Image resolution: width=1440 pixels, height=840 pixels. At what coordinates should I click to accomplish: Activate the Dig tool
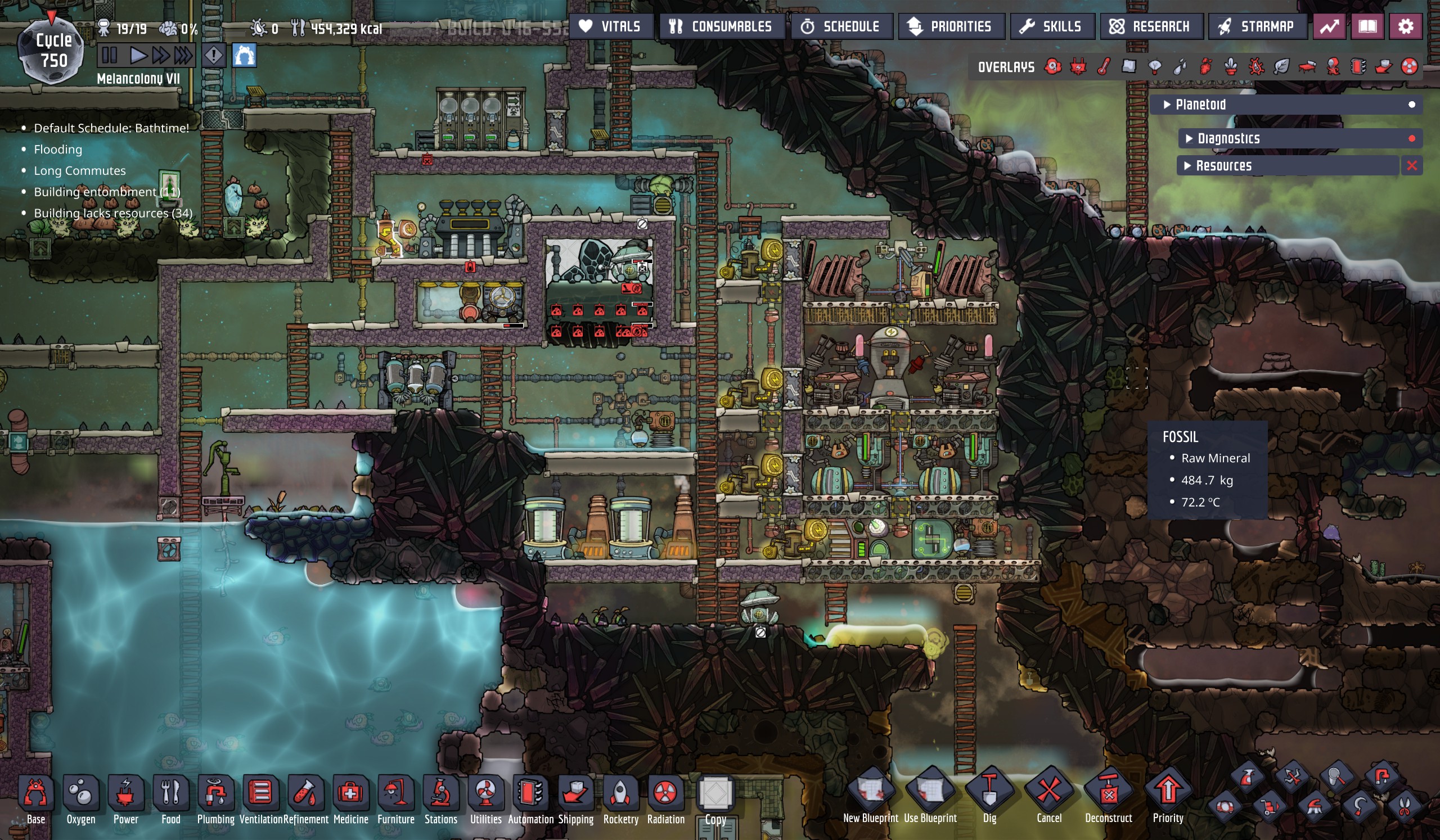click(989, 793)
